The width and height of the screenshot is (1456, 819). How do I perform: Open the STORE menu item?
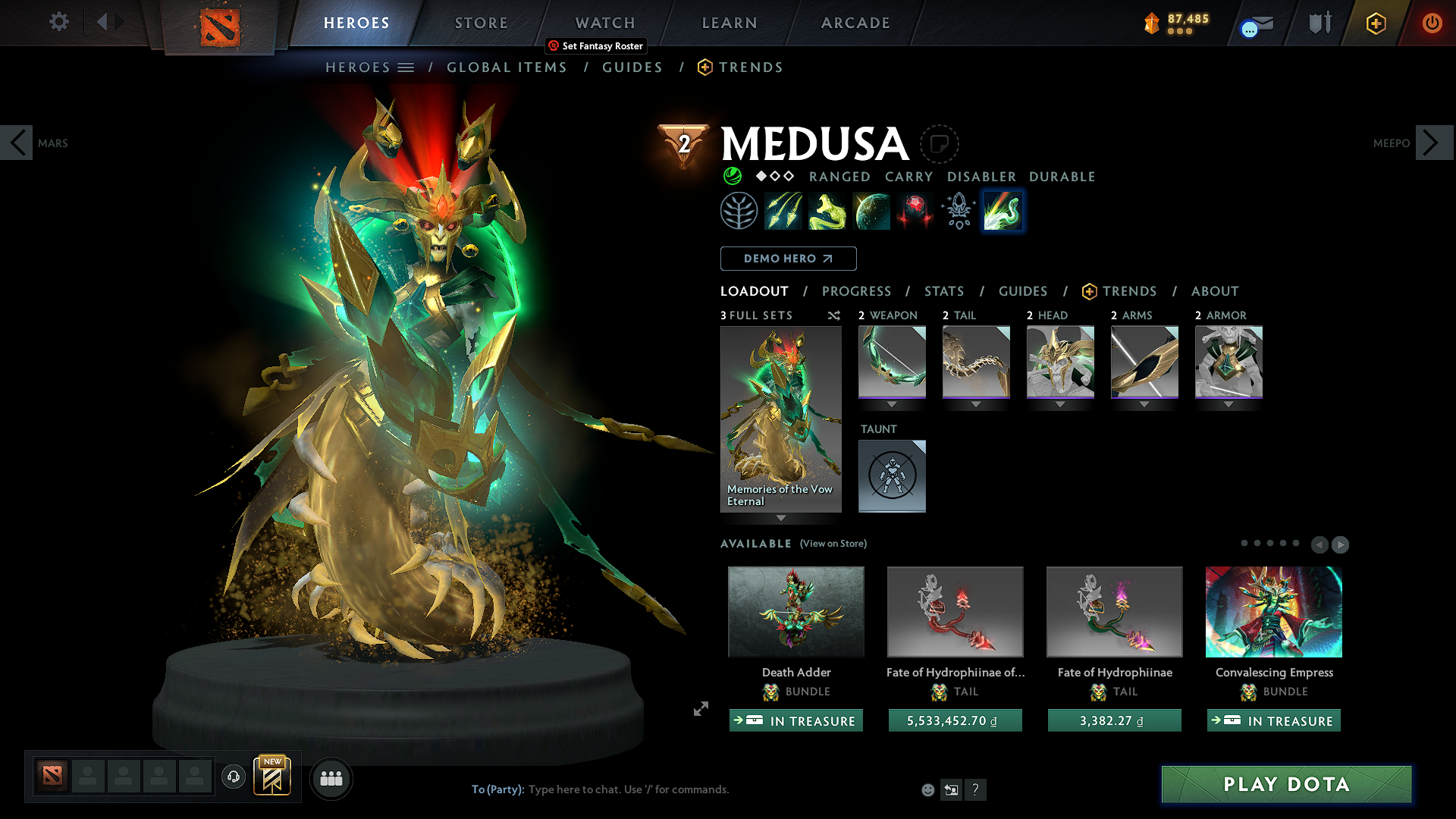[x=480, y=23]
